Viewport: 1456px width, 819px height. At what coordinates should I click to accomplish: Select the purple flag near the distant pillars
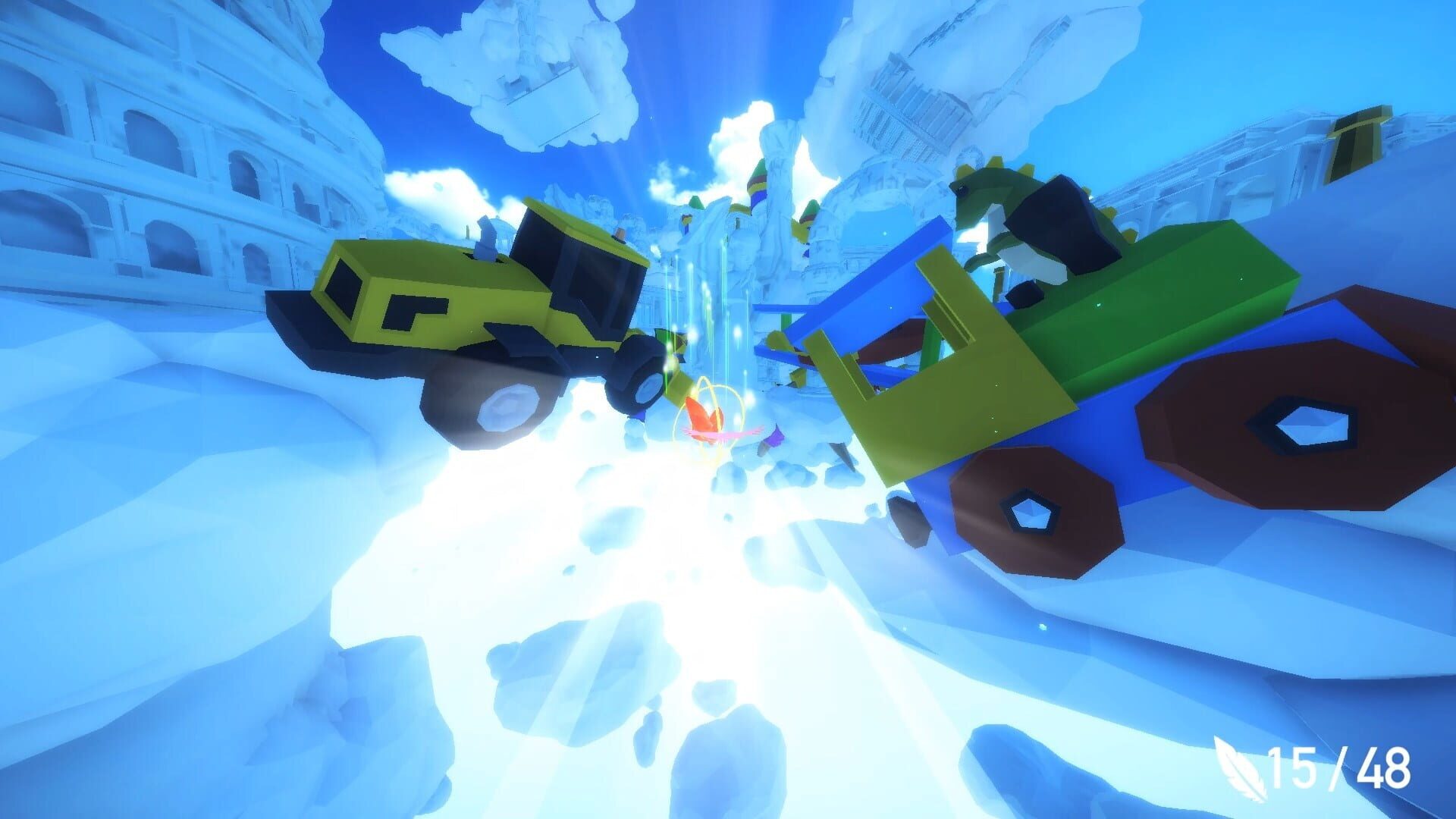point(775,436)
